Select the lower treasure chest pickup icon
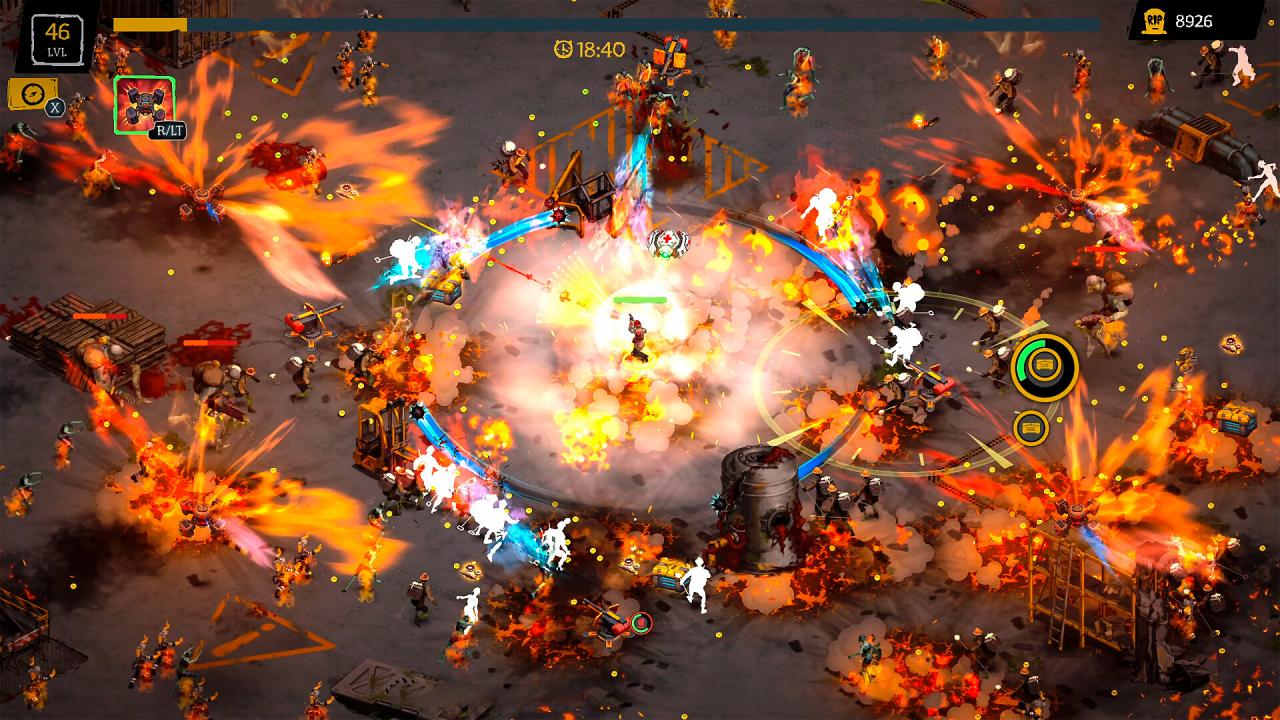This screenshot has width=1280, height=720. (1031, 427)
